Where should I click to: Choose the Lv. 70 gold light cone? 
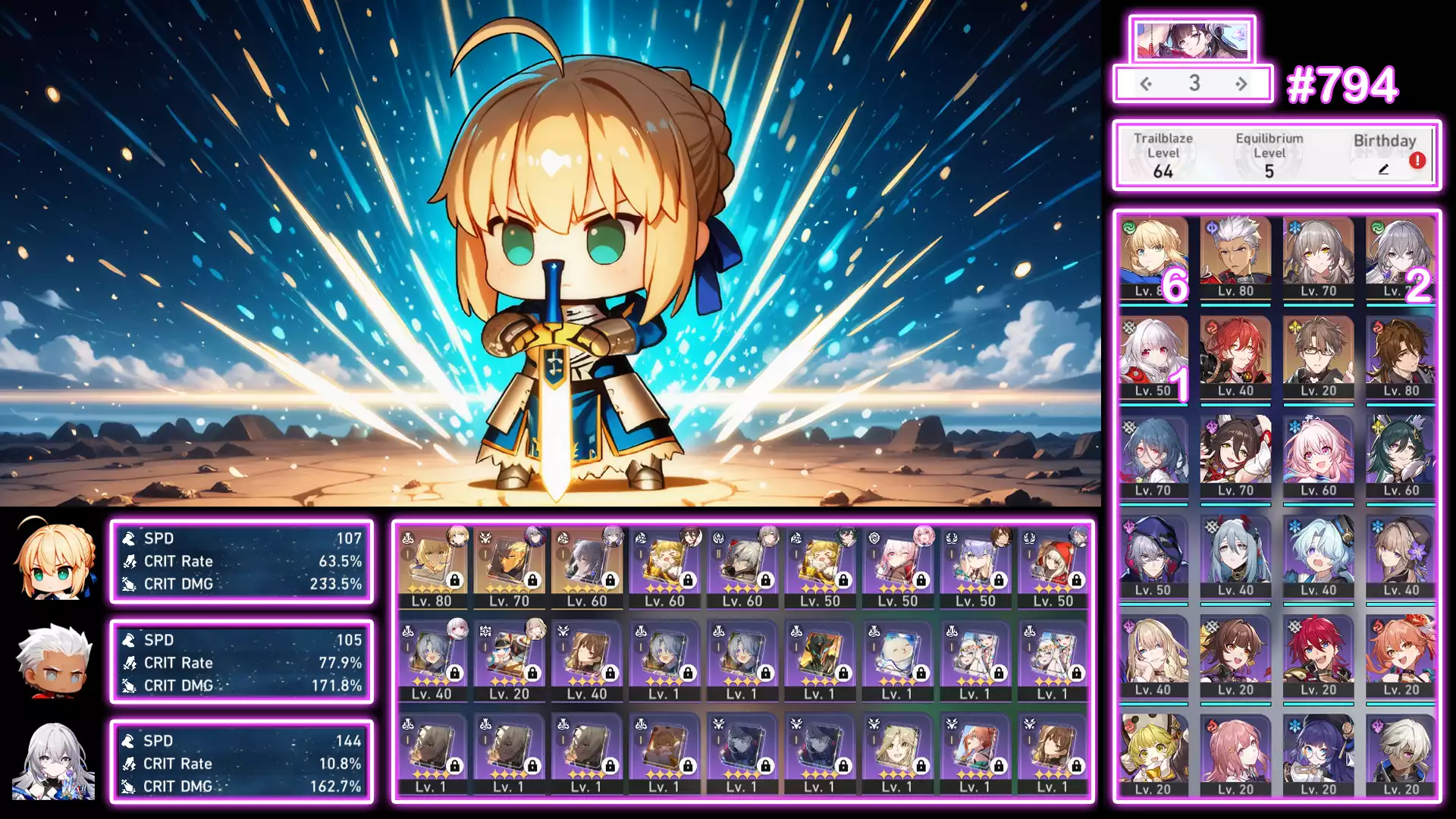click(510, 566)
